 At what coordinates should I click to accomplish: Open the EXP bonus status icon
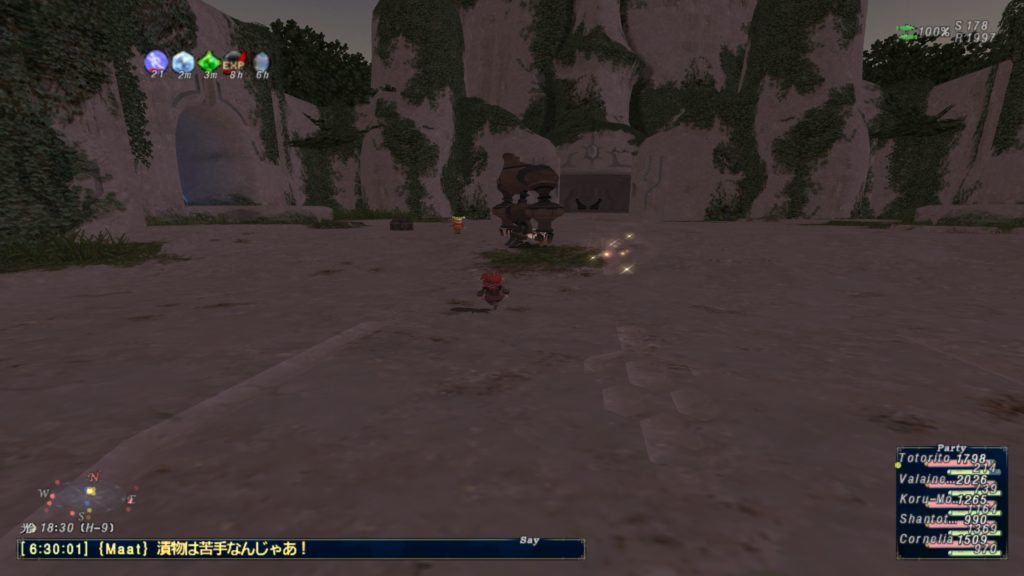234,63
